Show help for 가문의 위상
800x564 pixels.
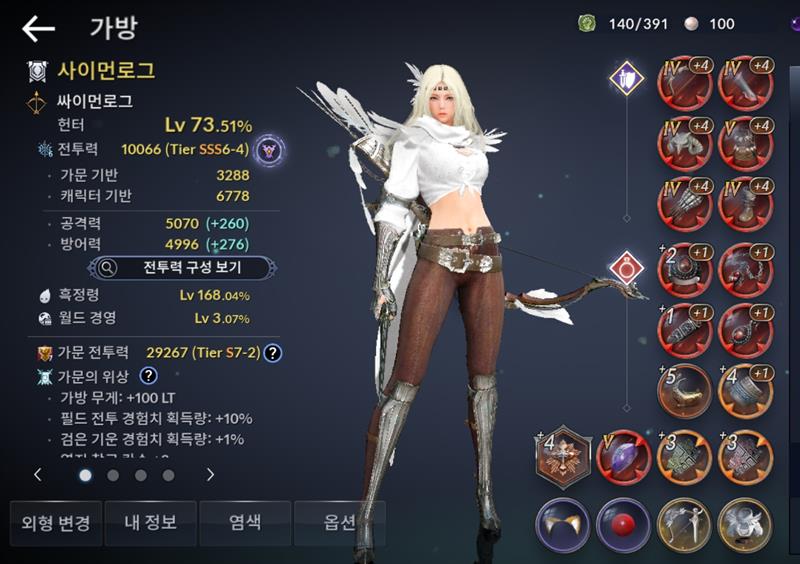(x=148, y=376)
